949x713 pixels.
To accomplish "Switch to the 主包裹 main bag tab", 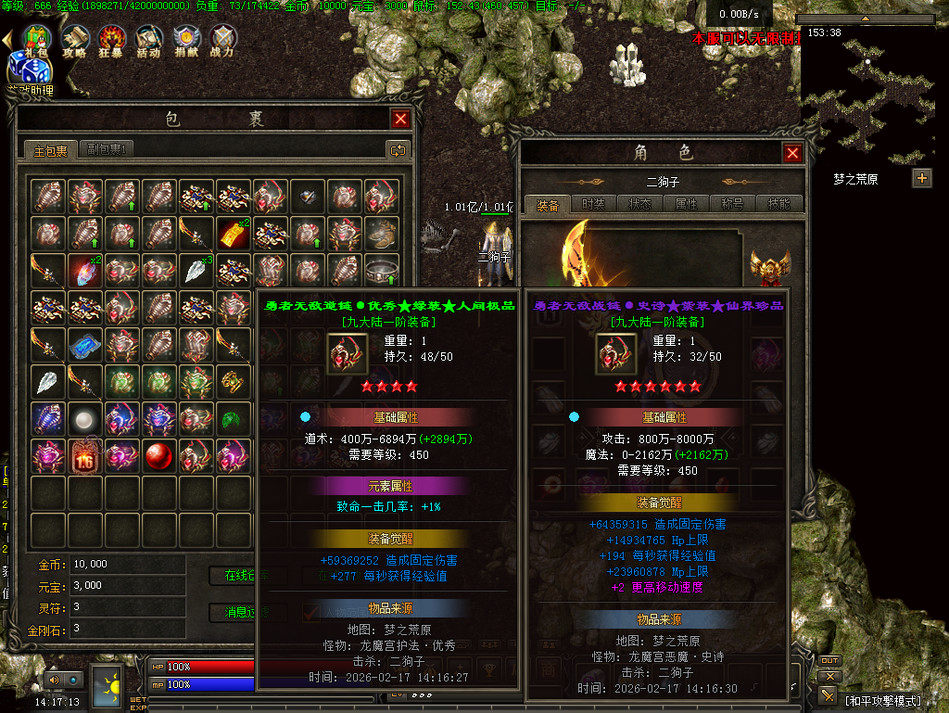I will pos(50,150).
